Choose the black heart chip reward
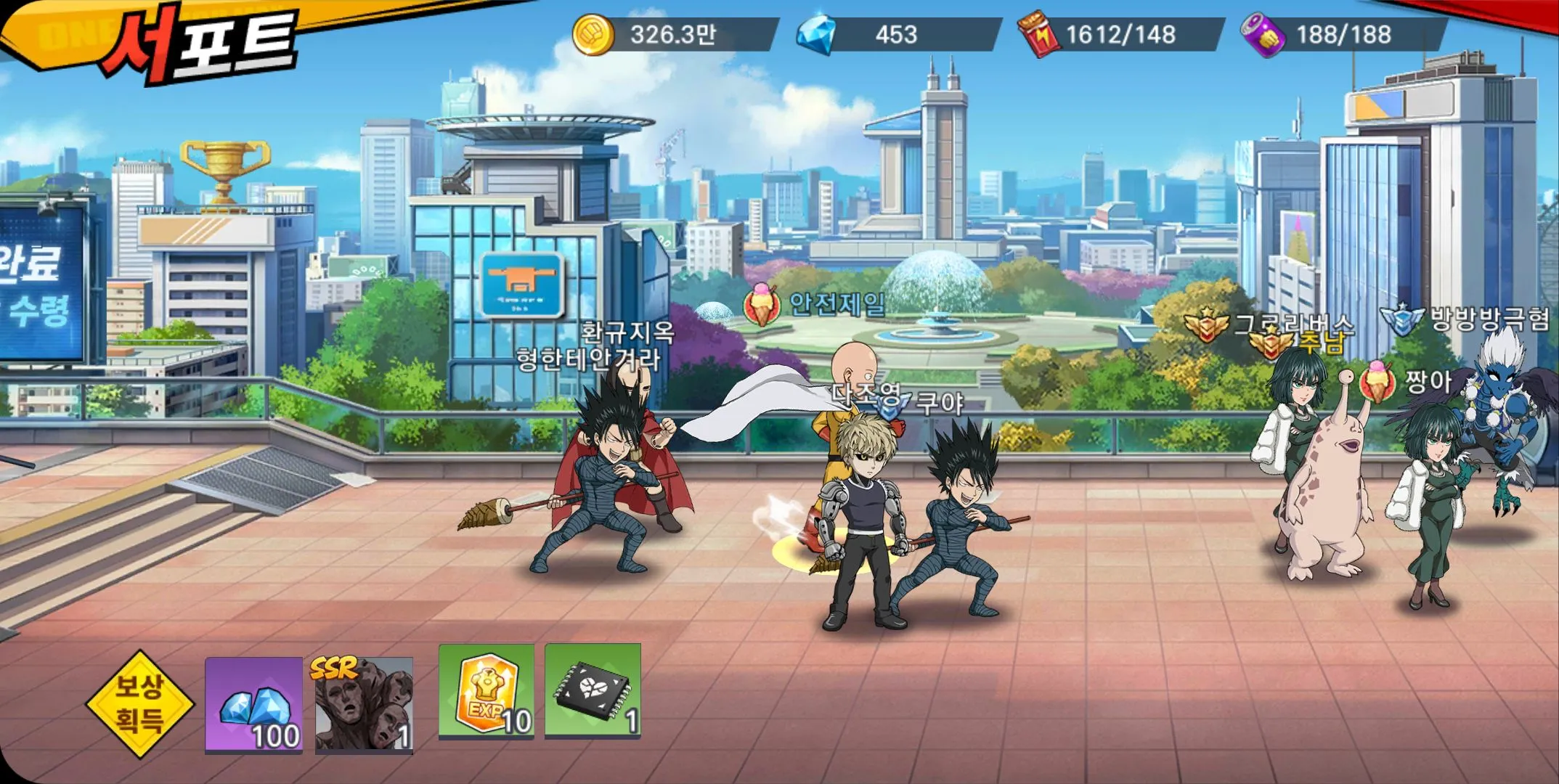The height and width of the screenshot is (784, 1559). [x=593, y=691]
